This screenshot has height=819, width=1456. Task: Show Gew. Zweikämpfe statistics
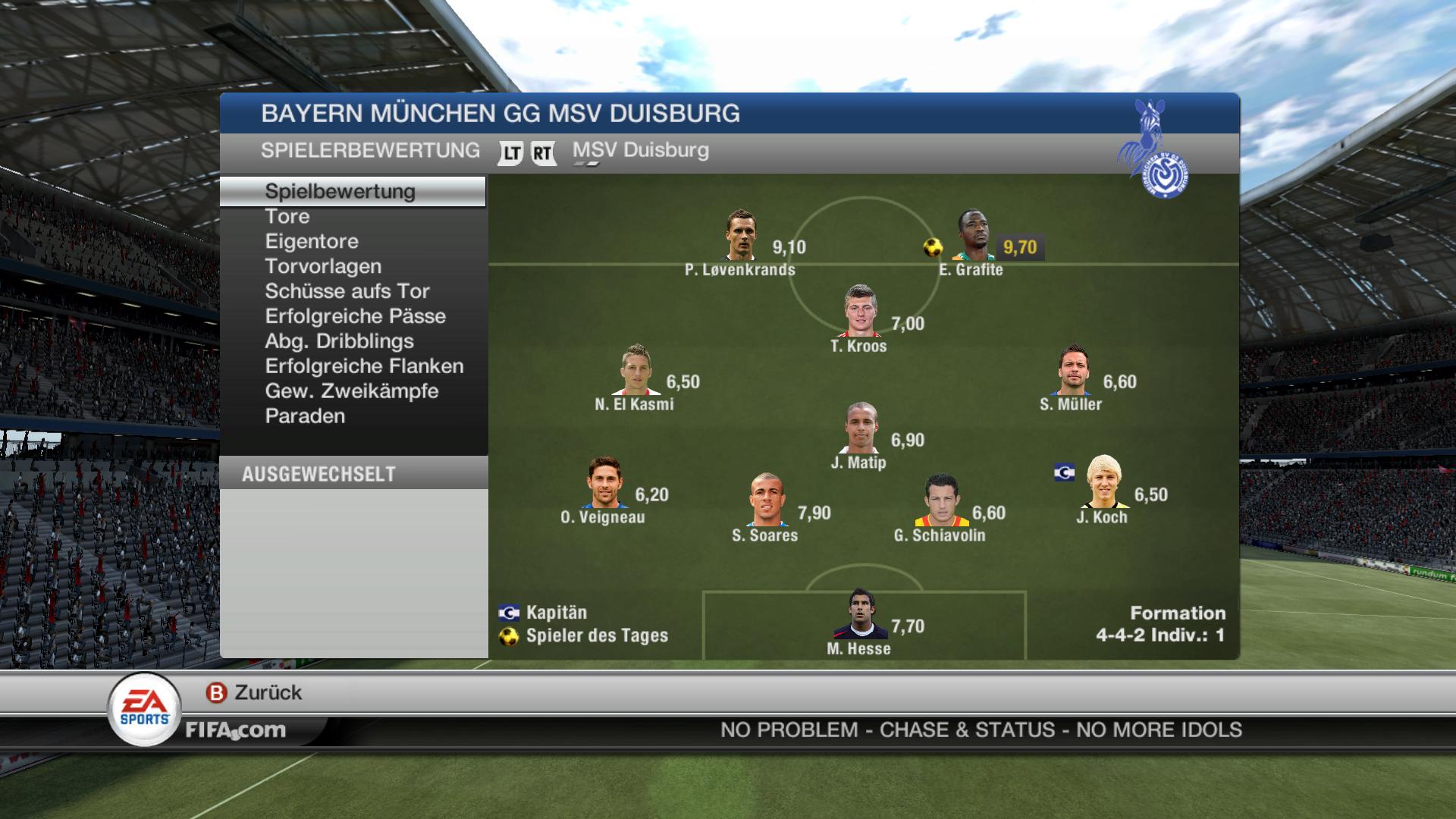(352, 392)
